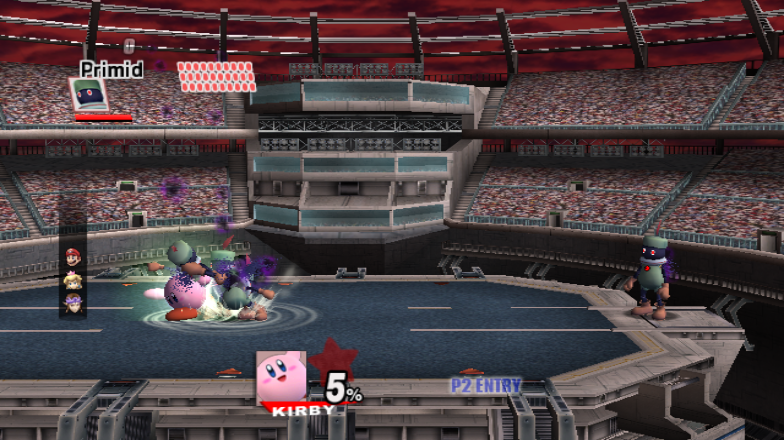Select the Mario stock head icon

(x=72, y=258)
